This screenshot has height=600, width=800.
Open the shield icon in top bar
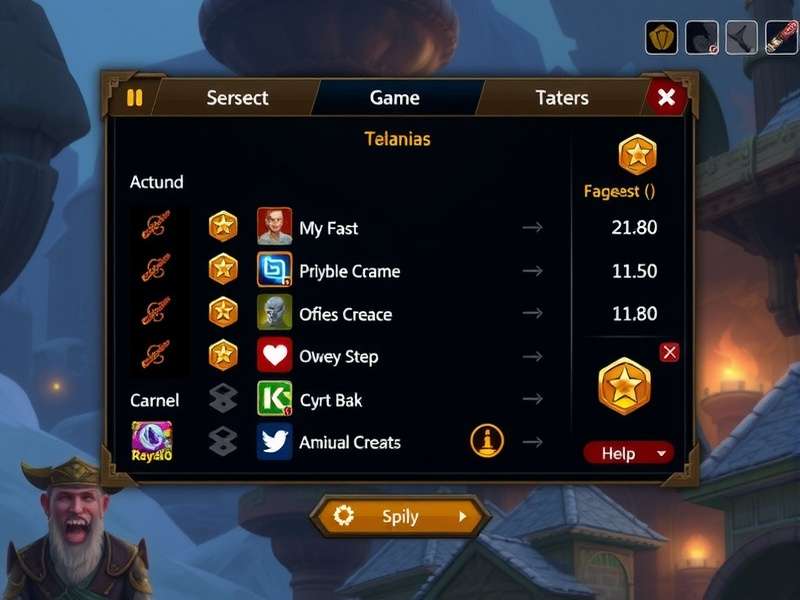click(661, 37)
